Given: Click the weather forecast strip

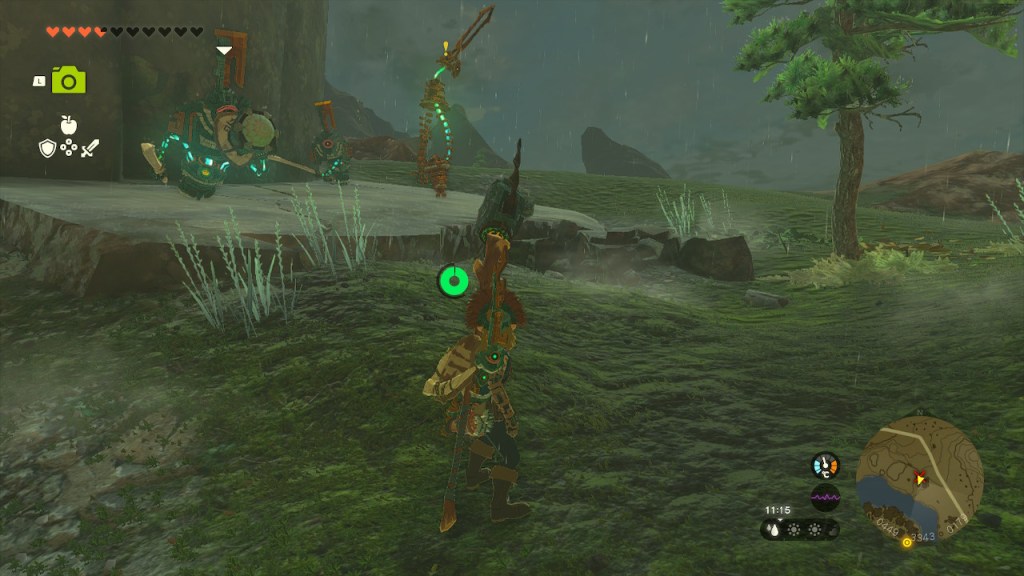Looking at the screenshot, I should (x=800, y=530).
